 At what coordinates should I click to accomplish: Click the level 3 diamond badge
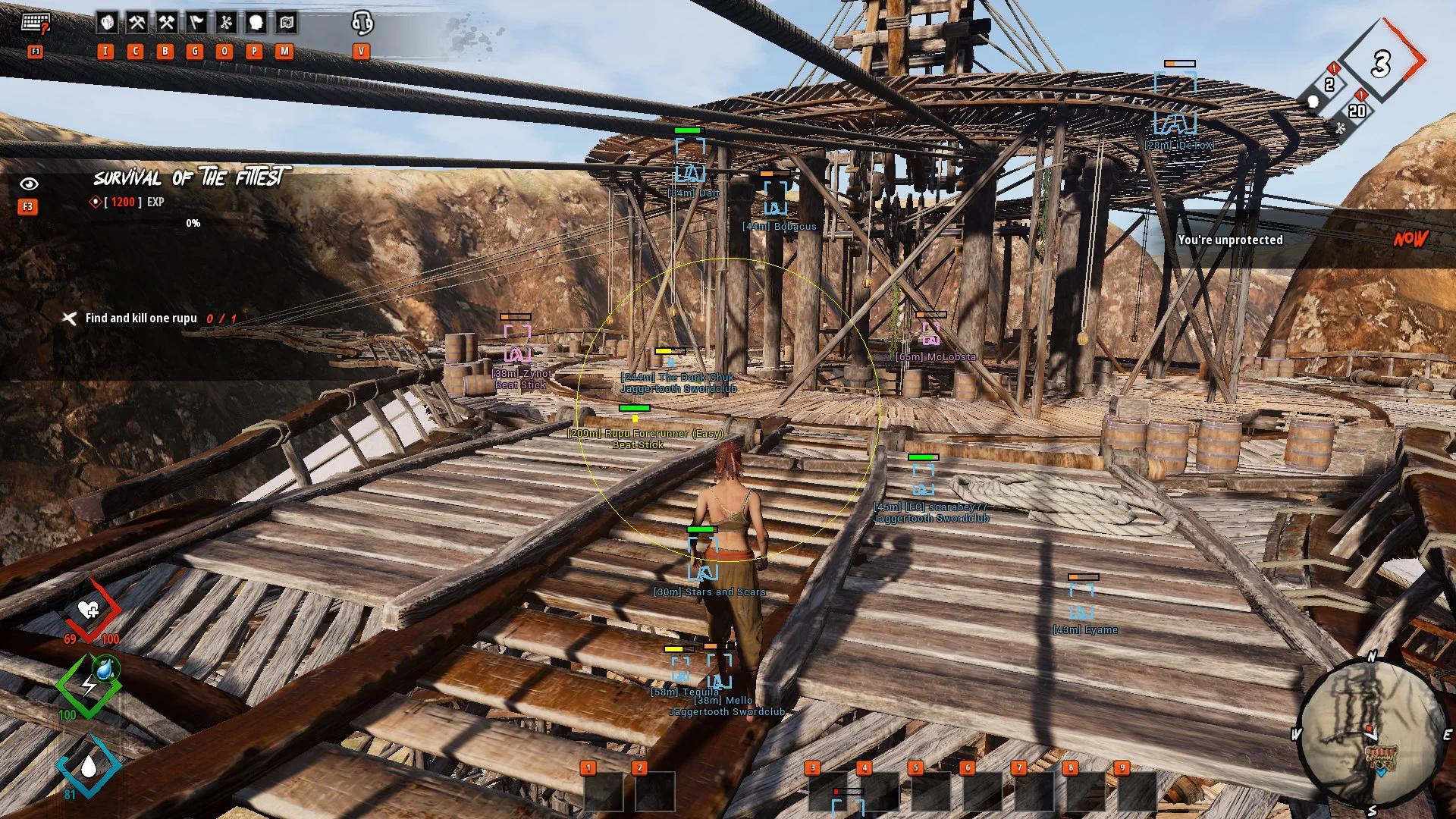[1381, 64]
